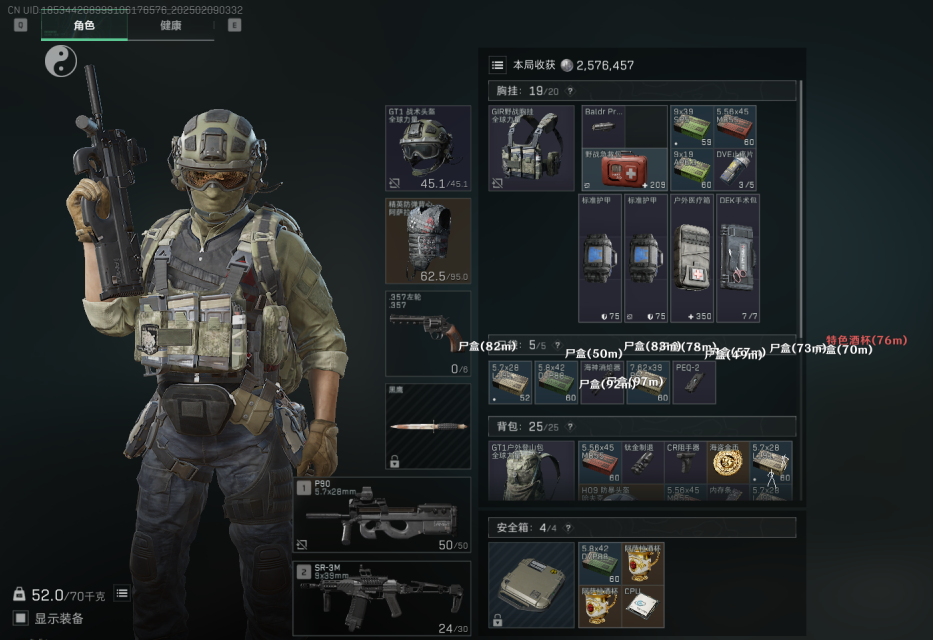Select the red field first aid kit
The width and height of the screenshot is (933, 640).
pyautogui.click(x=624, y=171)
